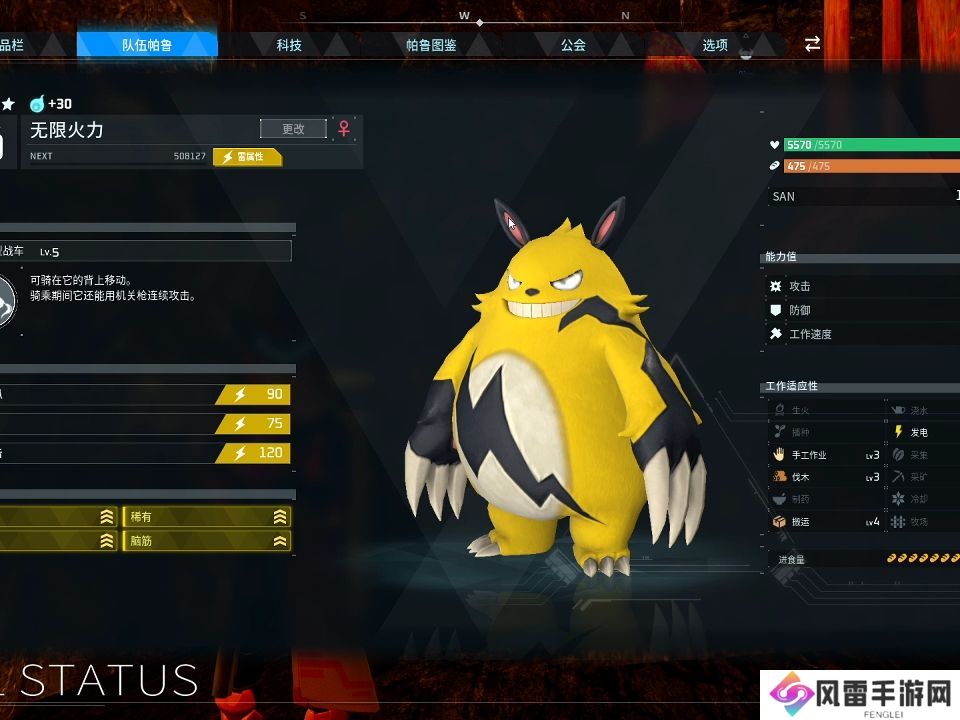This screenshot has height=720, width=960.
Task: Choose the active skill with power 90
Action: point(145,394)
